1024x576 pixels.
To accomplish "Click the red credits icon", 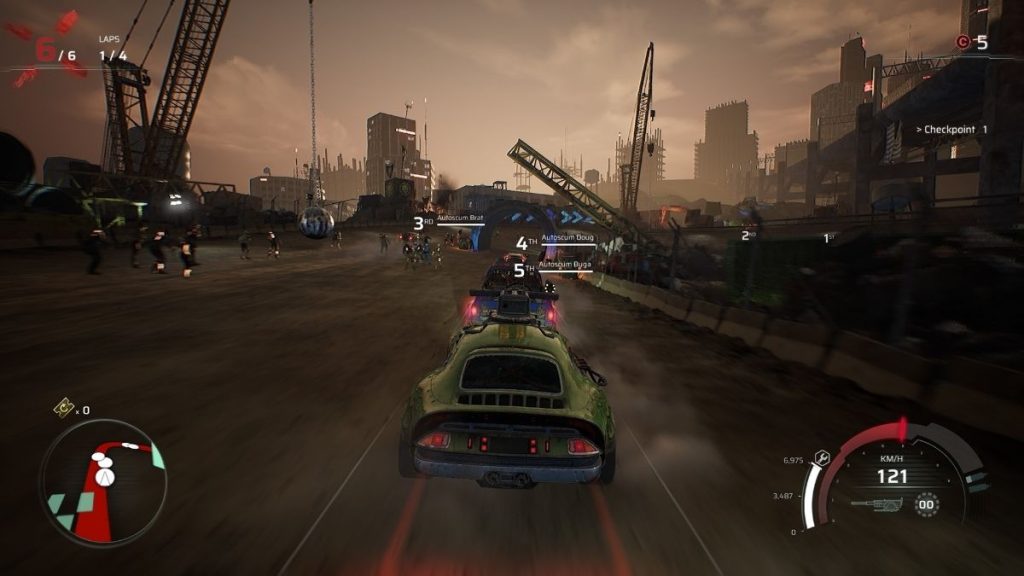I will pos(963,42).
